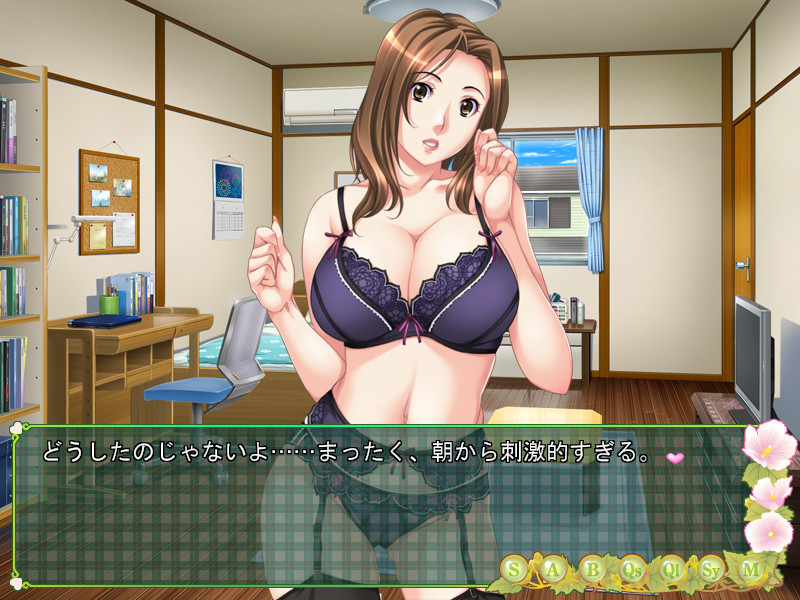
Task: Activate the A button in the dialogue bar
Action: (553, 569)
